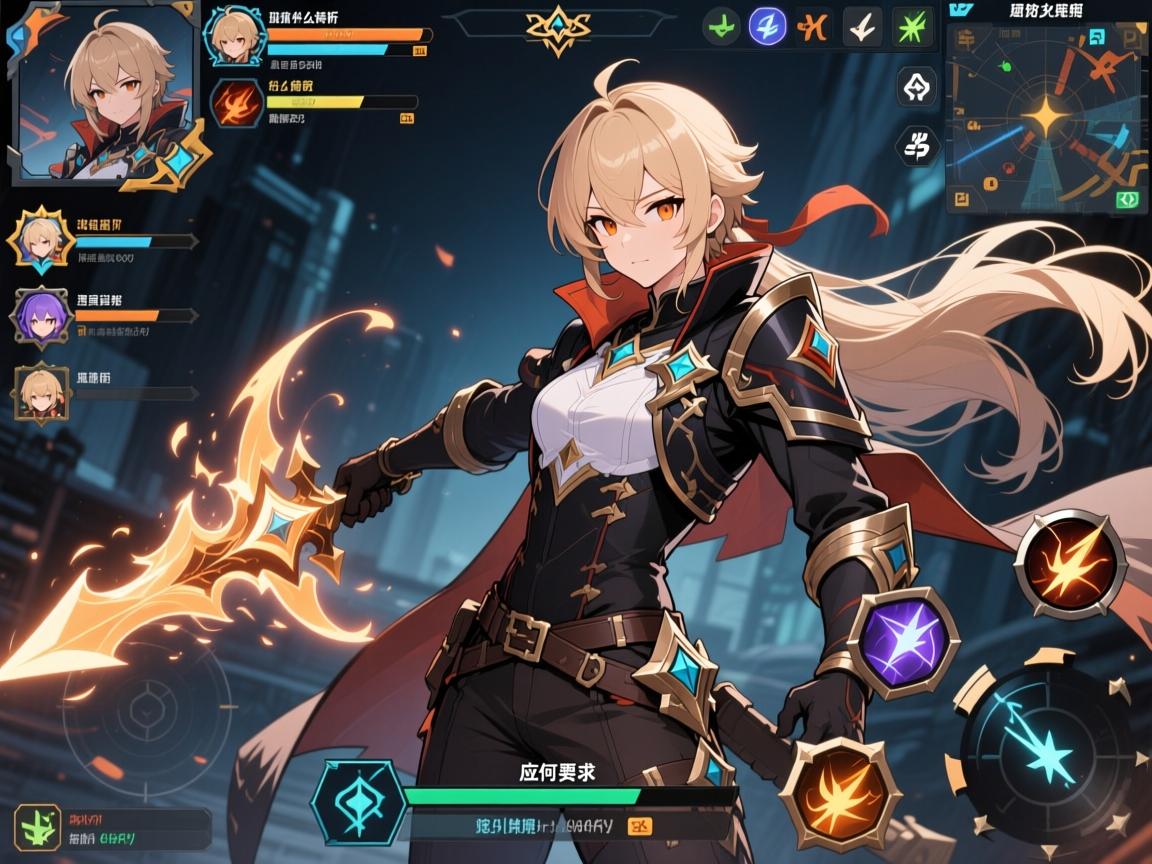Tap the lower white glyph hexagon button
This screenshot has height=864, width=1152.
pos(917,146)
